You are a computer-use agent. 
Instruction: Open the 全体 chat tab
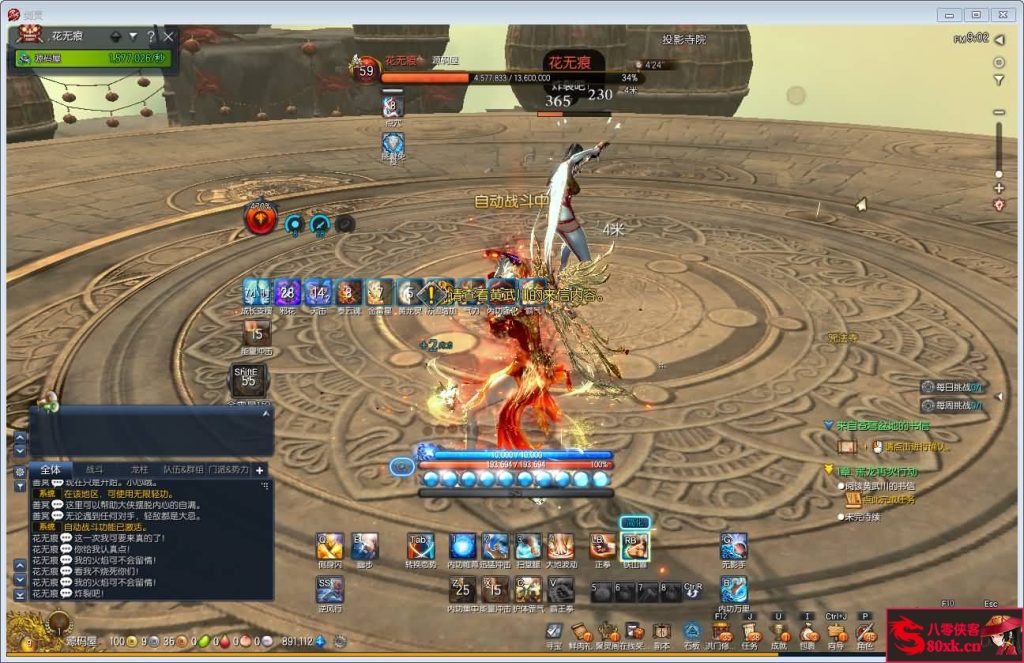(50, 469)
